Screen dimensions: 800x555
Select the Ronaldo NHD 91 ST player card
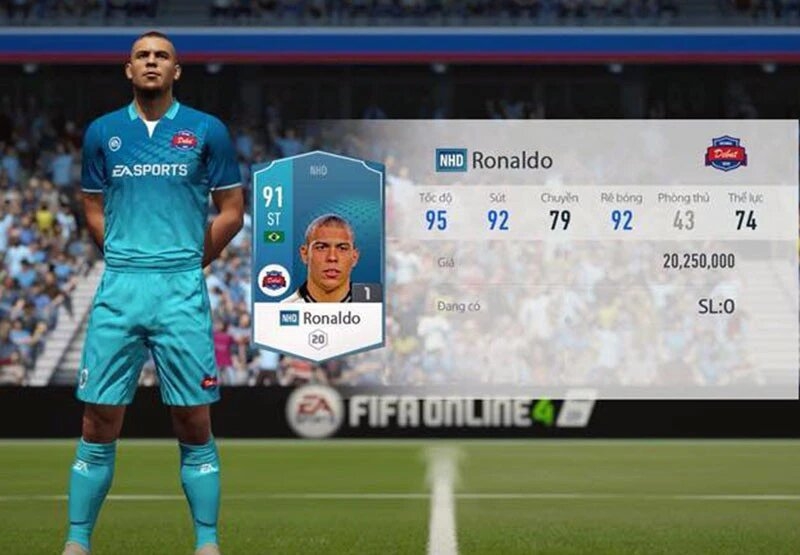pyautogui.click(x=318, y=254)
